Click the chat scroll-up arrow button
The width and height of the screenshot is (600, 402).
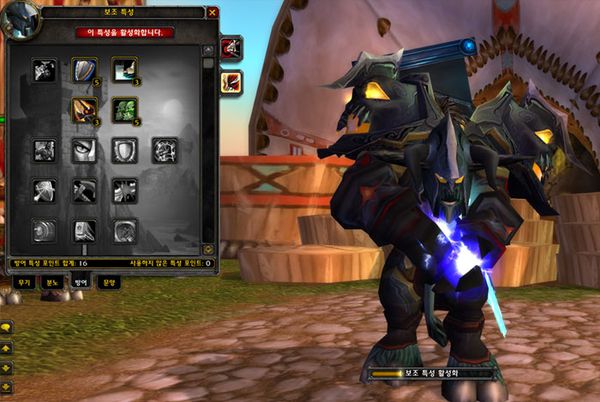tap(7, 347)
